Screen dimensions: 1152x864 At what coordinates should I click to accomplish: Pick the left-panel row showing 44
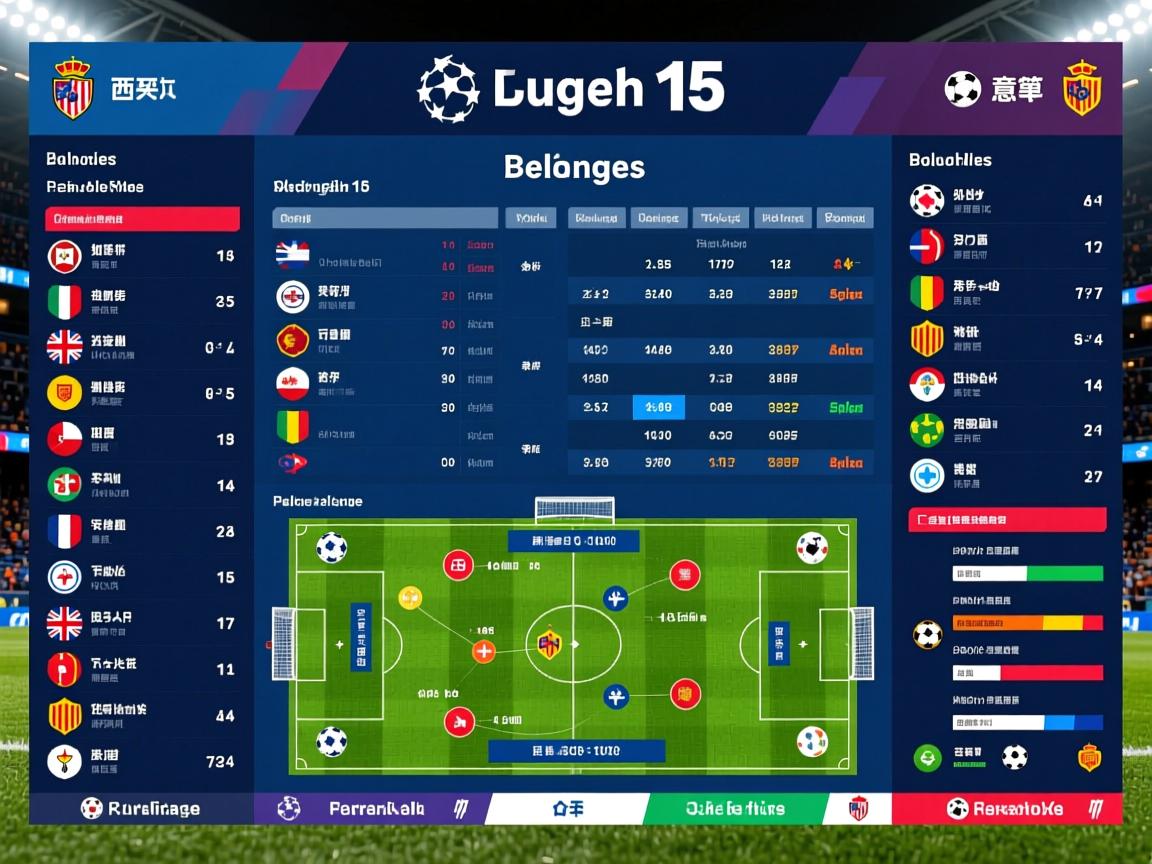click(140, 715)
